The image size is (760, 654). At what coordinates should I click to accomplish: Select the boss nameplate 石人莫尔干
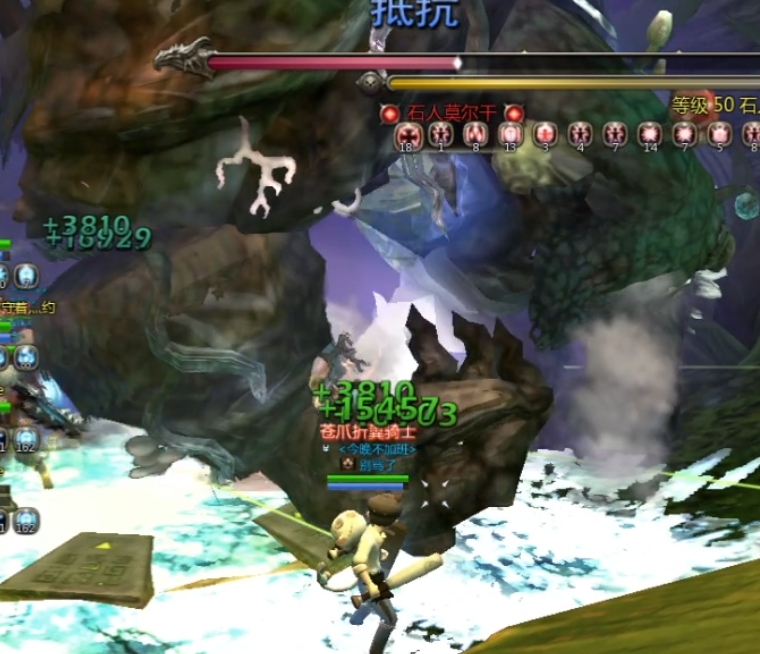click(x=452, y=113)
